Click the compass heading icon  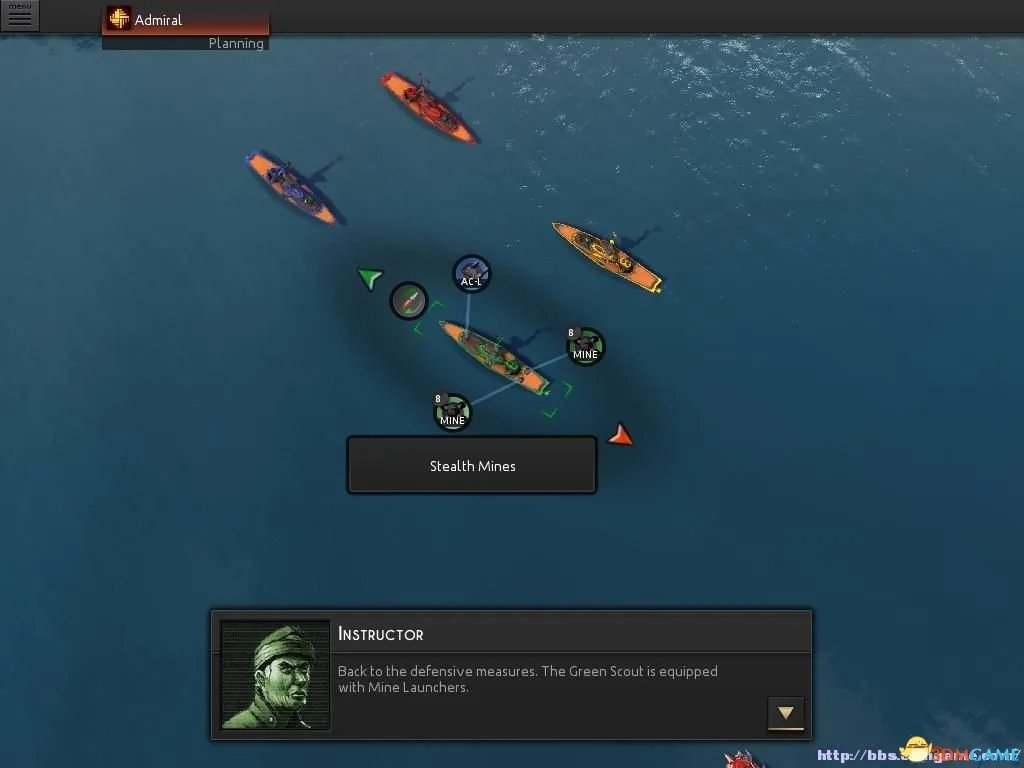point(408,301)
